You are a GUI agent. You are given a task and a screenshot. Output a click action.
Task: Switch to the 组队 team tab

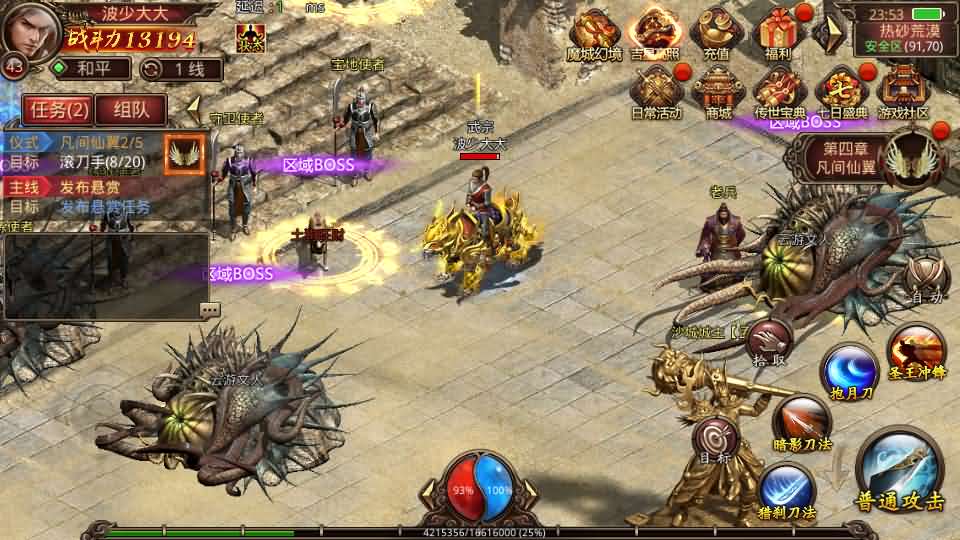[132, 110]
